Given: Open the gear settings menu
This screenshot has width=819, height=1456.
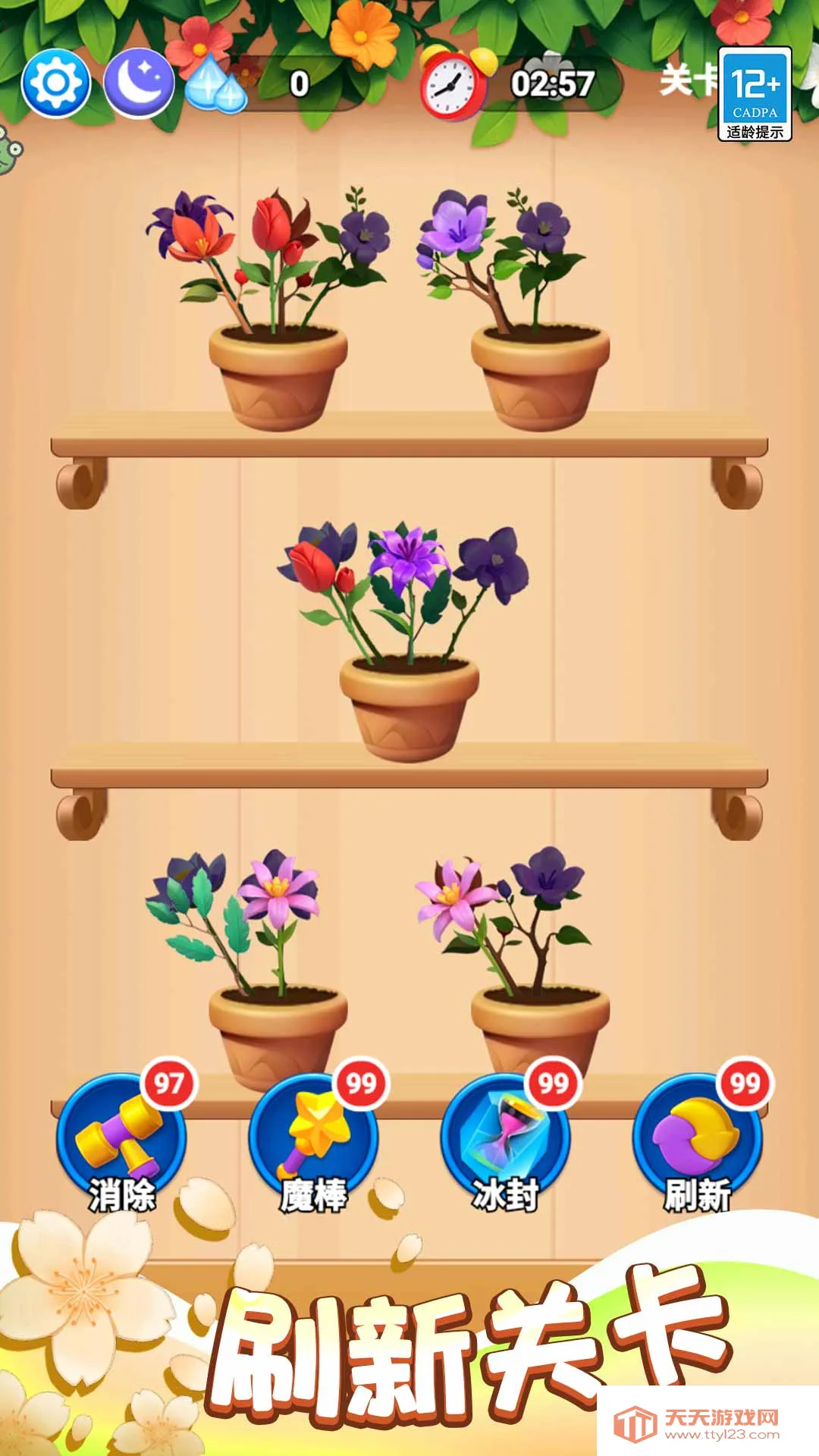Looking at the screenshot, I should pos(56,83).
